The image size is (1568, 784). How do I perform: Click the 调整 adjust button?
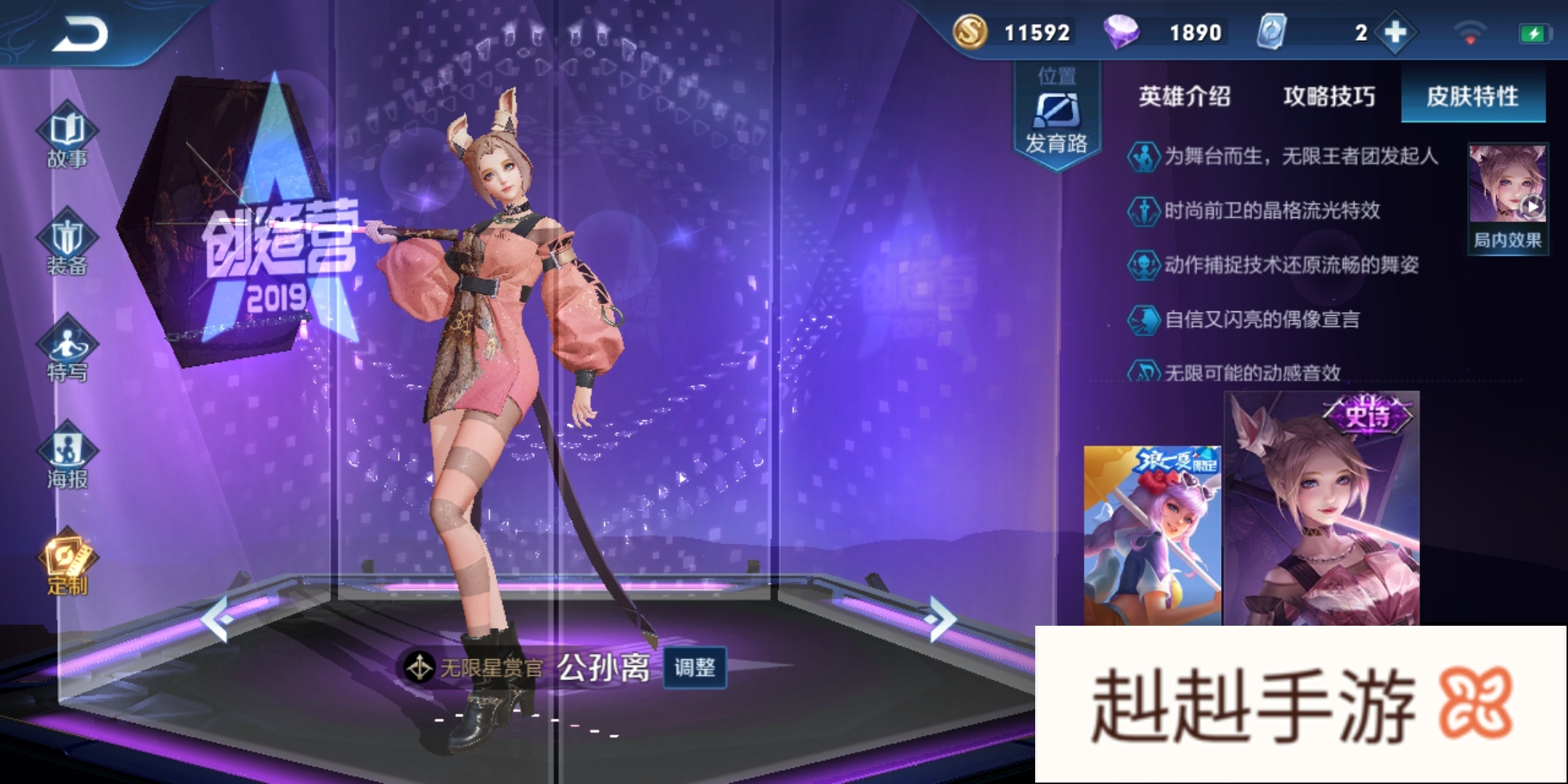click(x=695, y=667)
